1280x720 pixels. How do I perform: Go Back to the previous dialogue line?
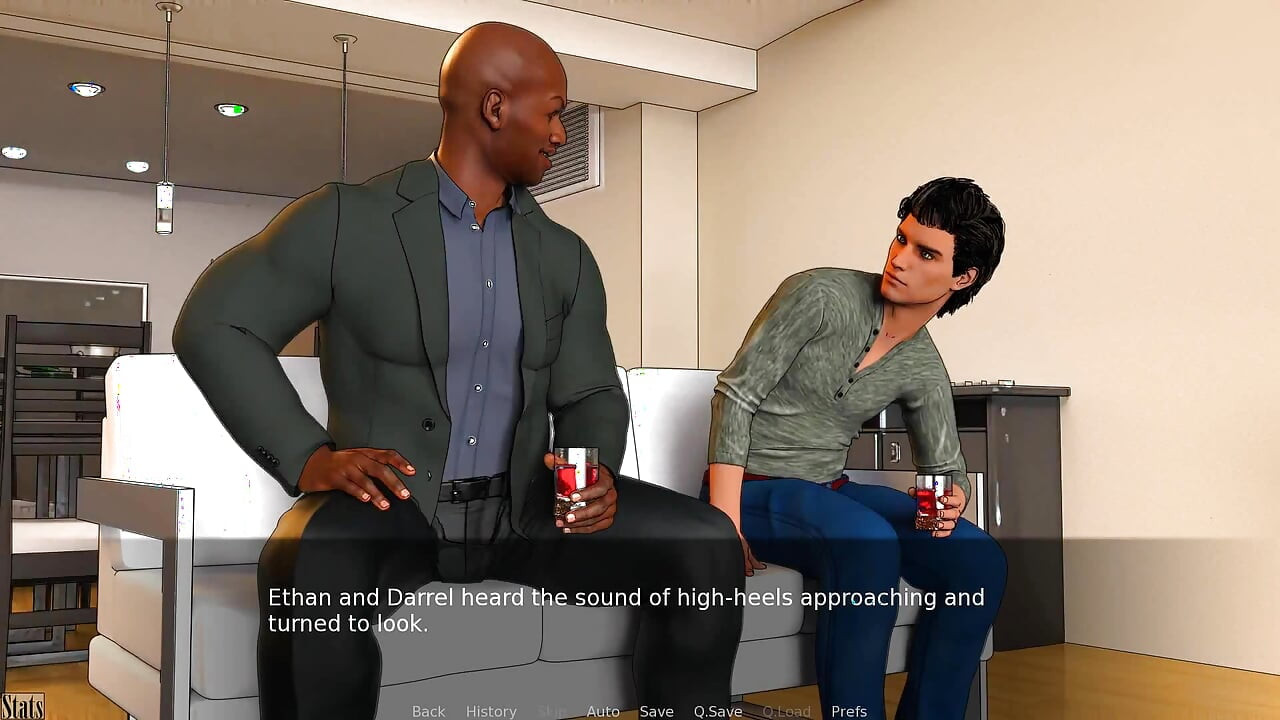pyautogui.click(x=428, y=711)
